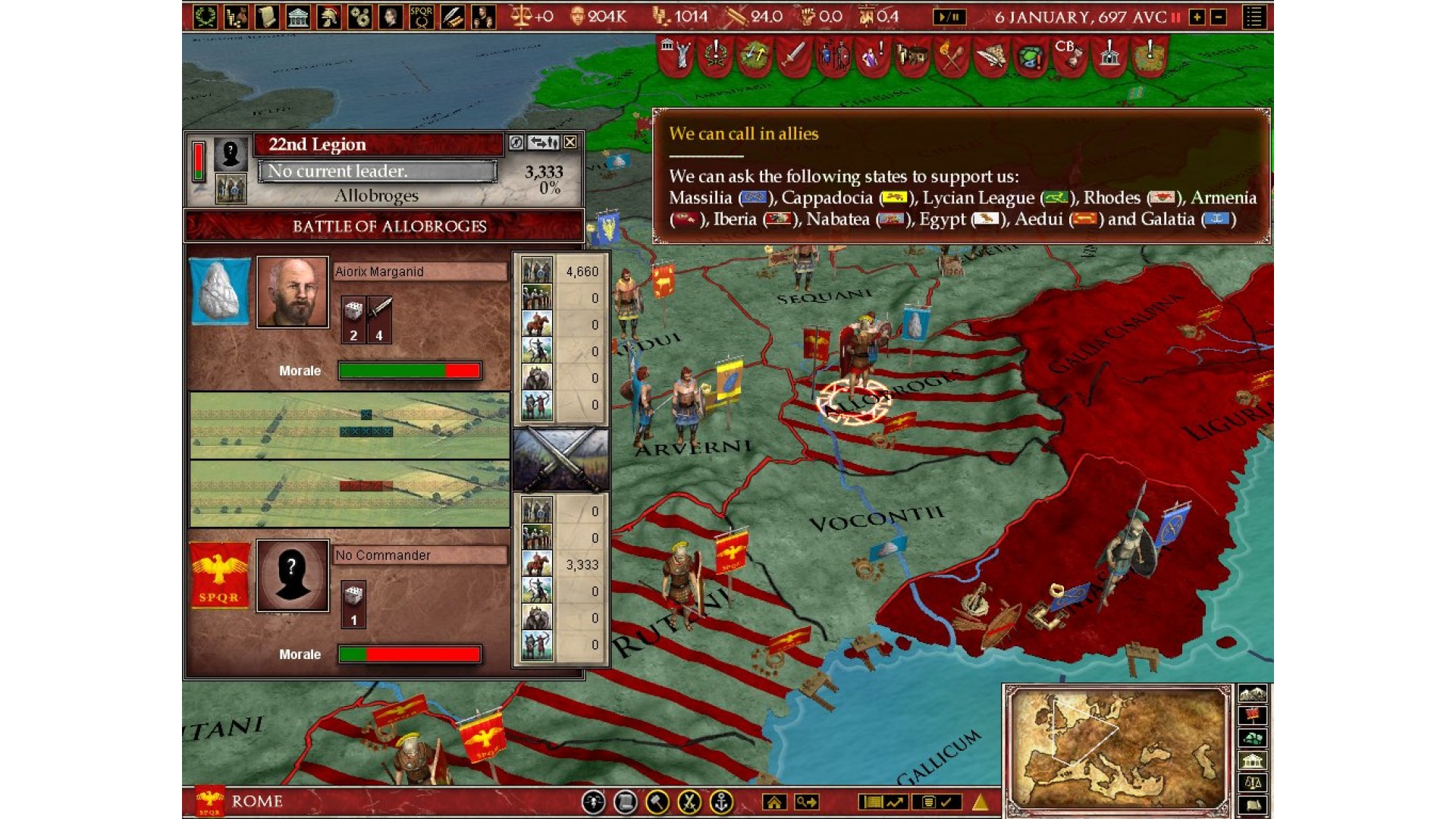Open the main menu list icon
The image size is (1456, 819).
(x=1254, y=16)
